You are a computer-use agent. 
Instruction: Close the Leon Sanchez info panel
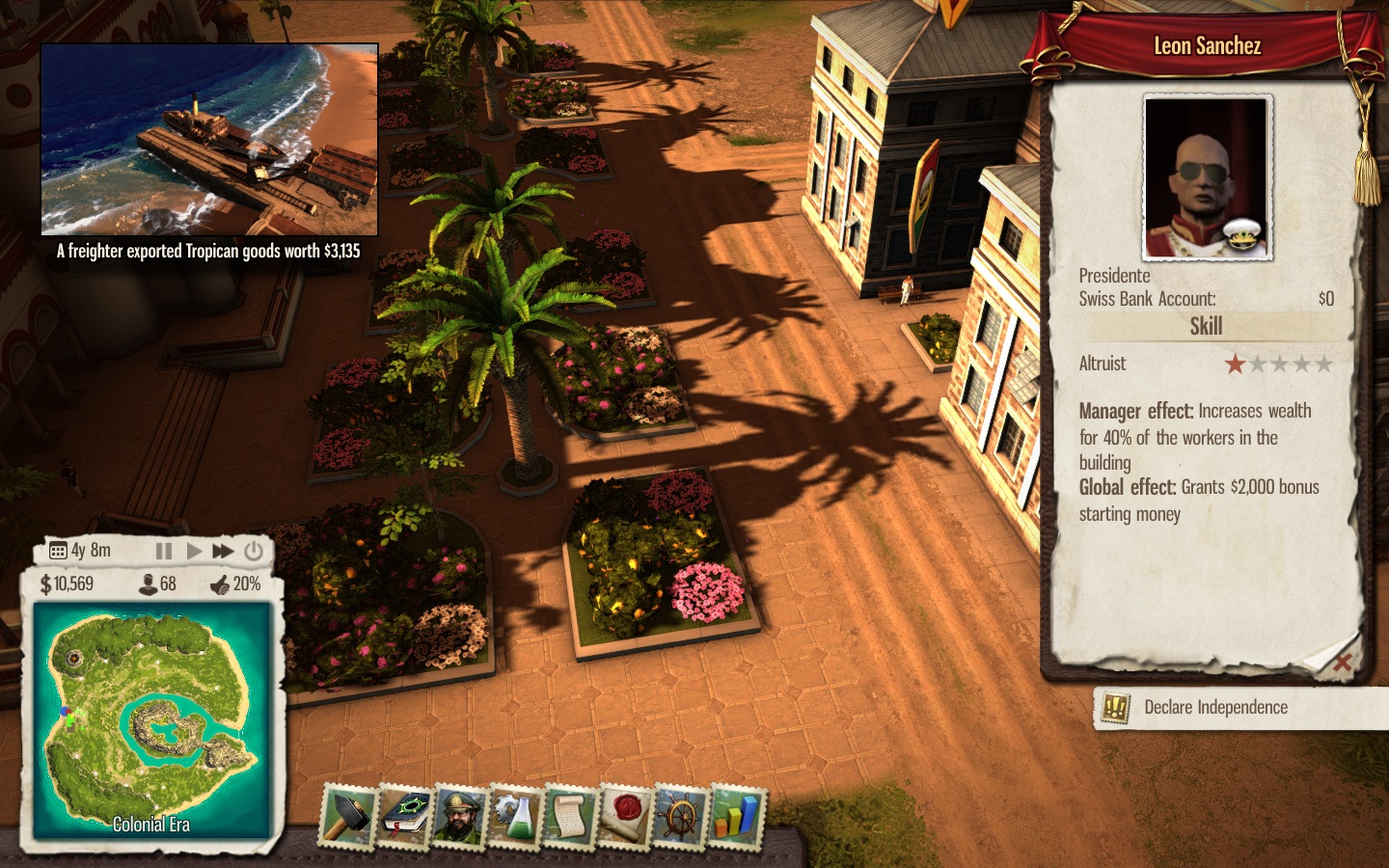pyautogui.click(x=1341, y=662)
